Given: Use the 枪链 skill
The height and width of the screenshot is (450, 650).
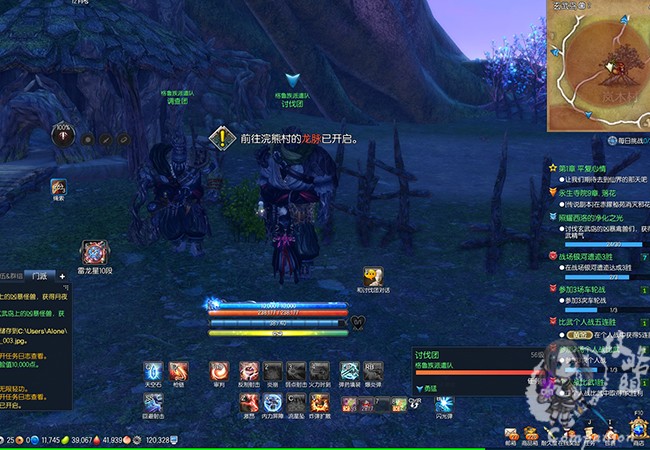Looking at the screenshot, I should tap(179, 371).
